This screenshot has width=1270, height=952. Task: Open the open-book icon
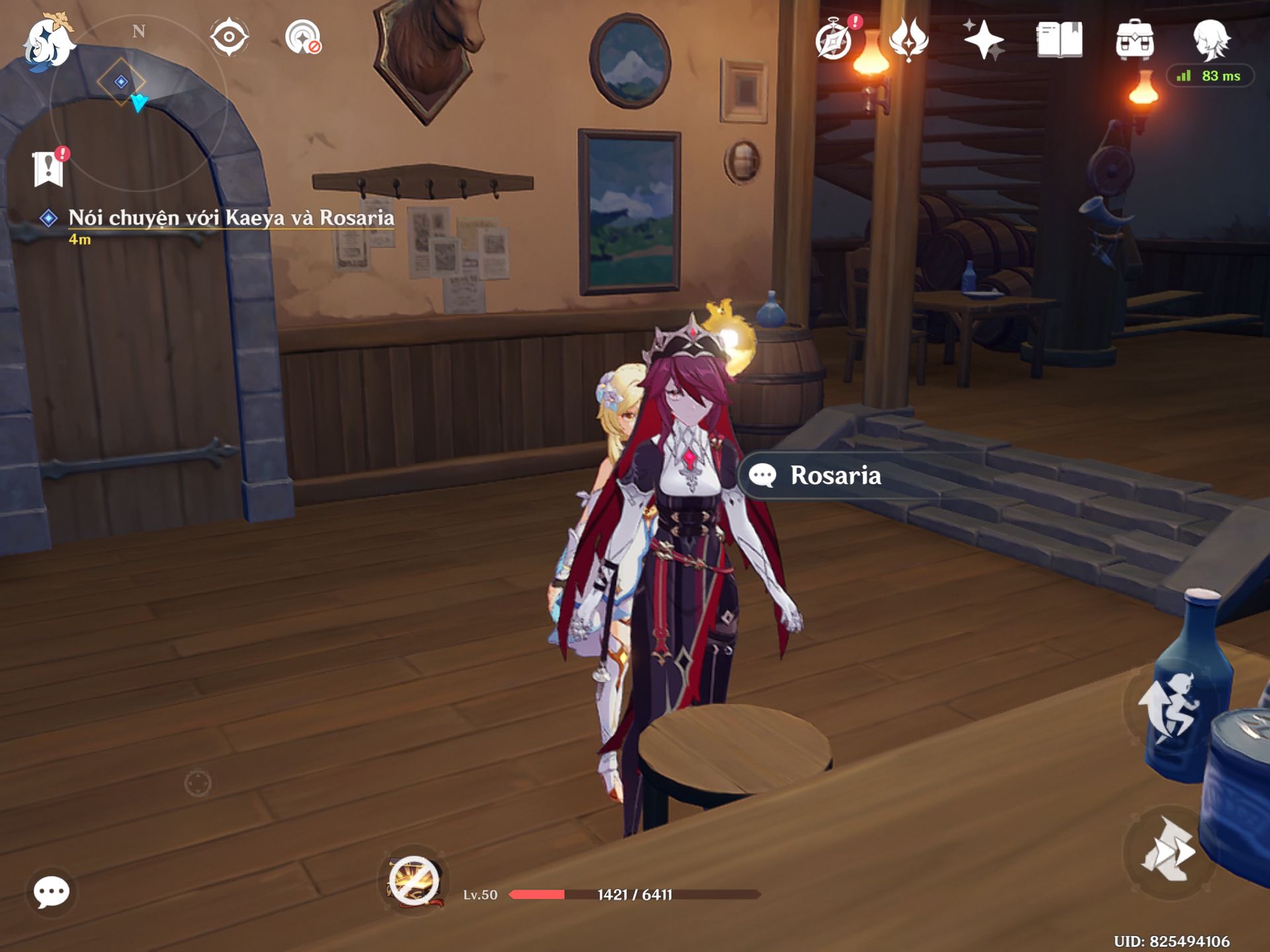tap(1059, 40)
